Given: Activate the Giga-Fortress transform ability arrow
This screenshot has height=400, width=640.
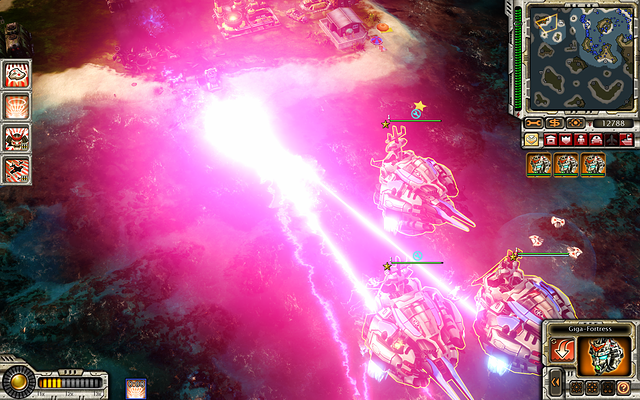Looking at the screenshot, I should pos(562,352).
